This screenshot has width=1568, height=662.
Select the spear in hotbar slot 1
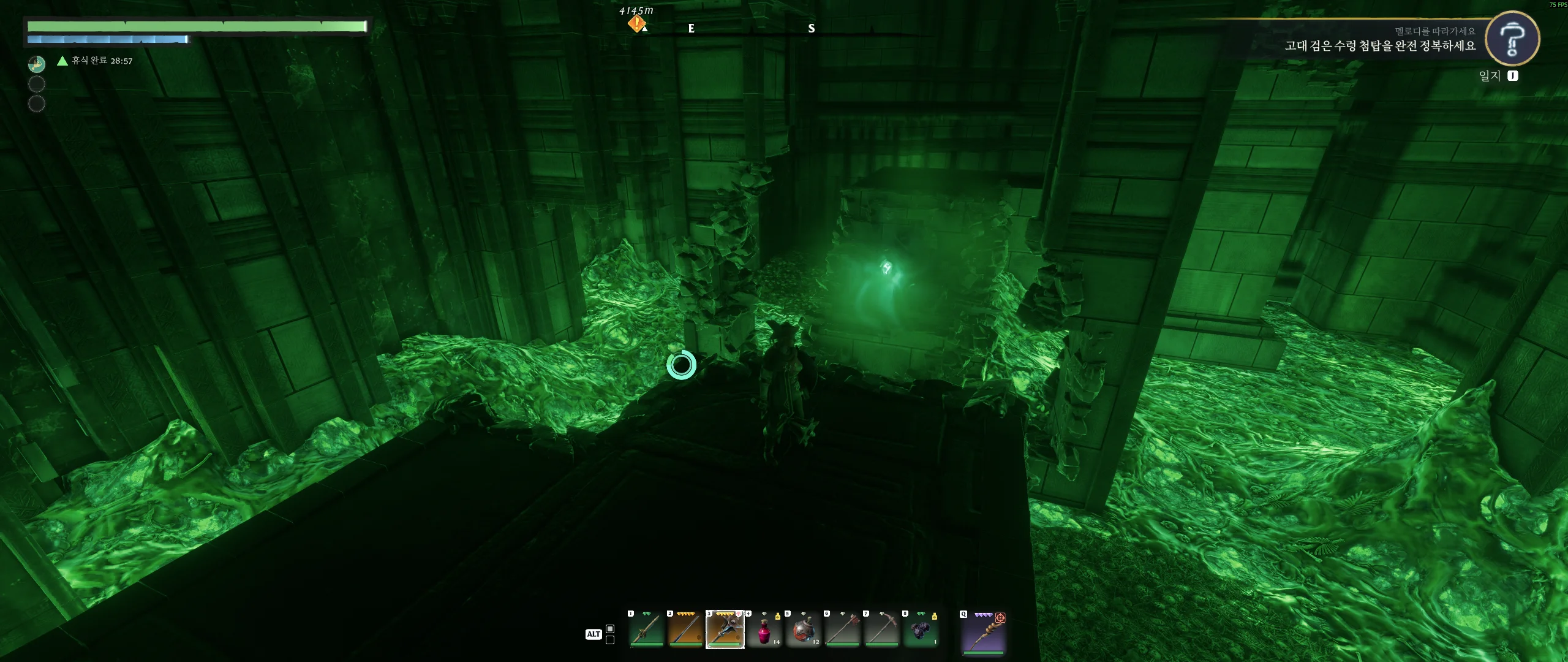pyautogui.click(x=646, y=630)
